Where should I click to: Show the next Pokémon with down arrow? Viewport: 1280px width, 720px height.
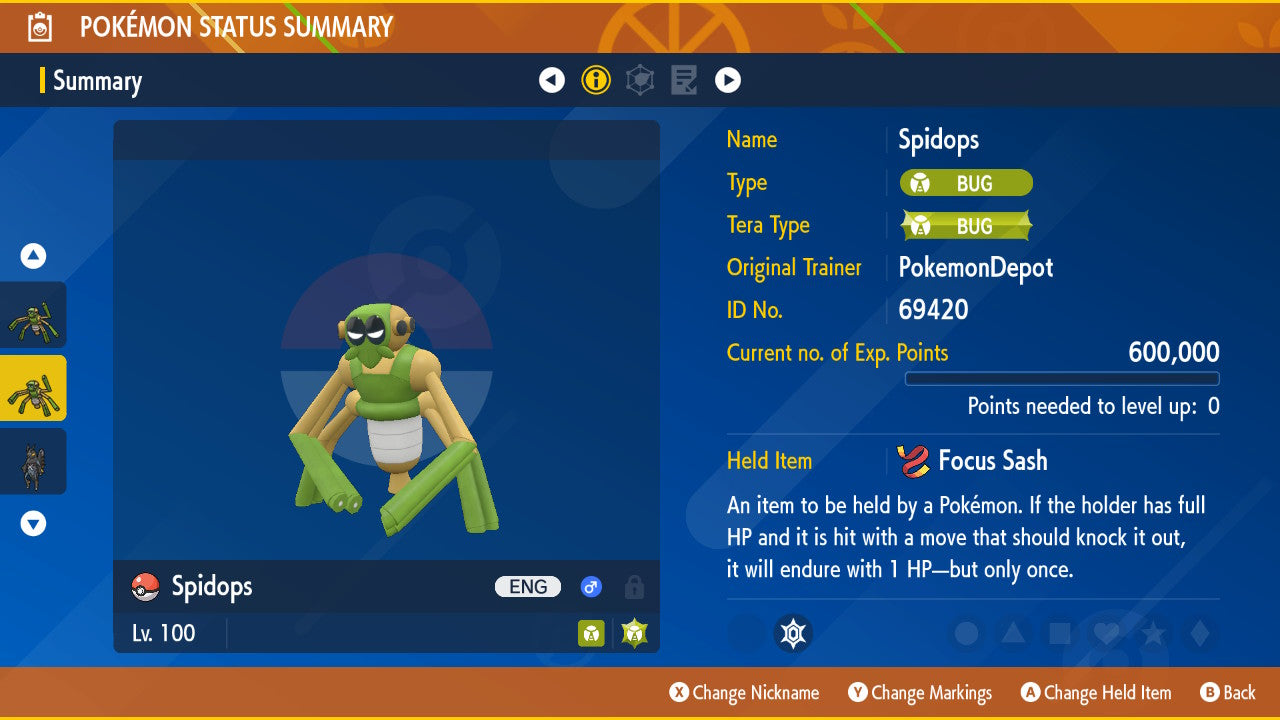[34, 523]
